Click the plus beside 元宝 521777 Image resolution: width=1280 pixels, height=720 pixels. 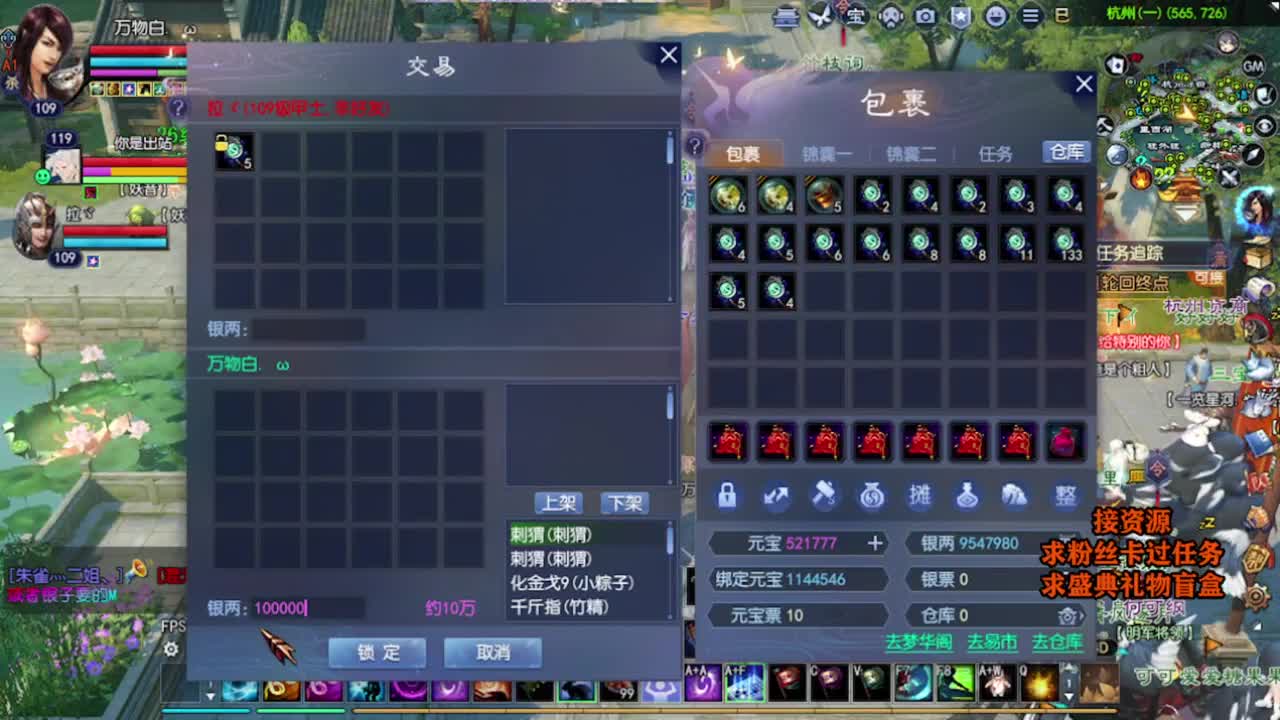875,543
